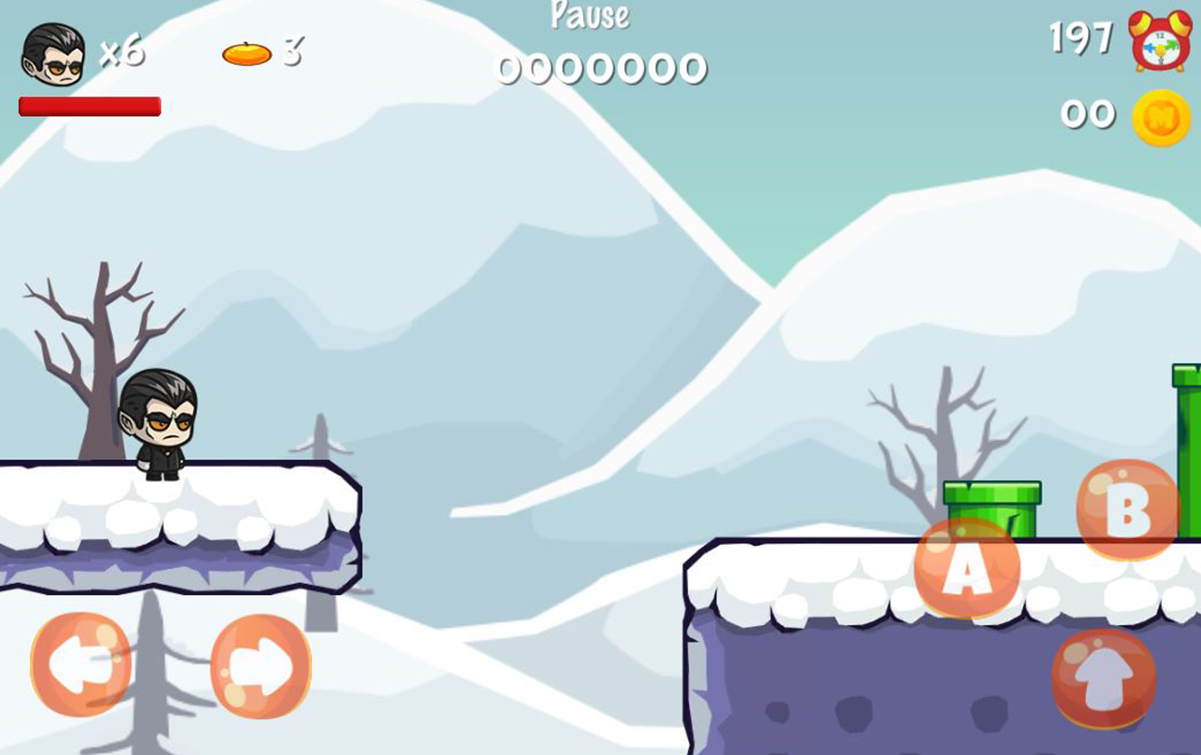Tap the orange A action button
This screenshot has height=755, width=1201.
click(x=967, y=567)
